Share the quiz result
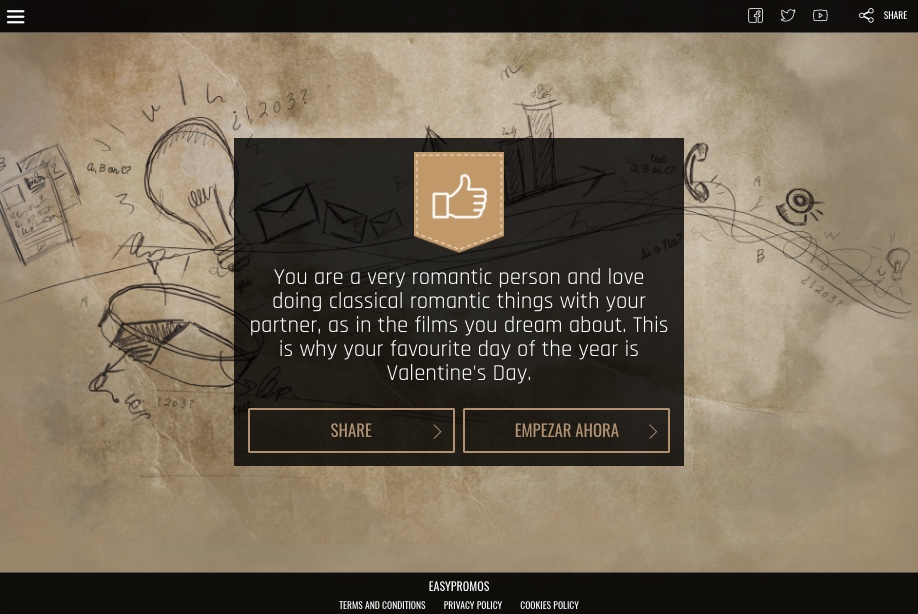The width and height of the screenshot is (918, 614). click(x=351, y=430)
